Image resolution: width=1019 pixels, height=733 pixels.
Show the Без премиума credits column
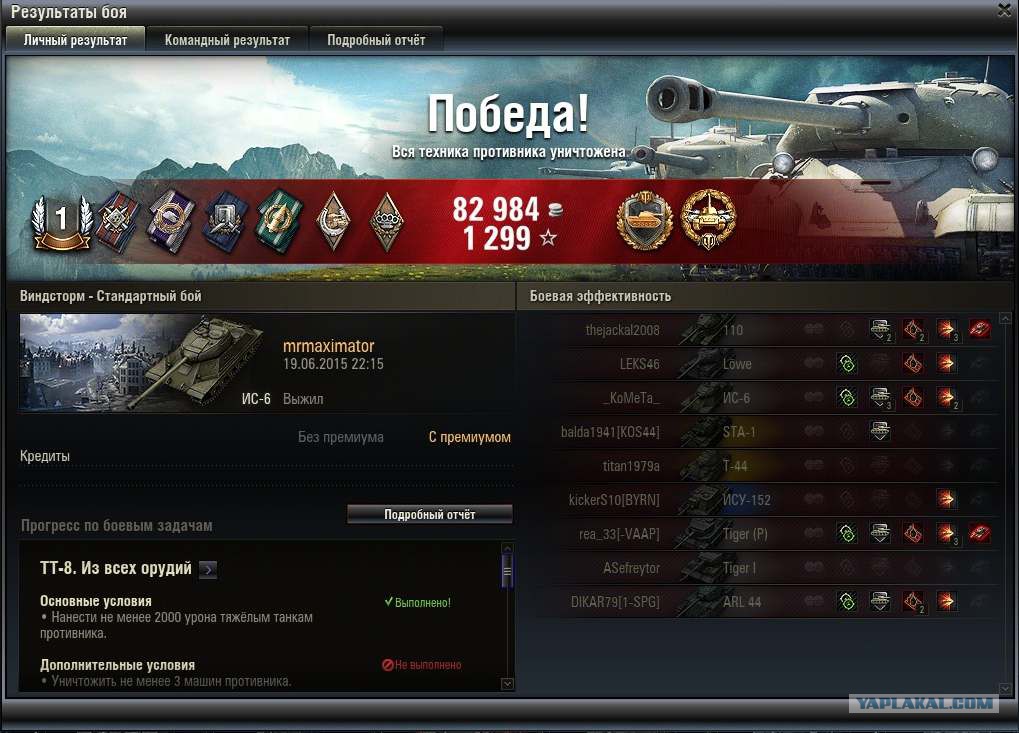pyautogui.click(x=340, y=437)
